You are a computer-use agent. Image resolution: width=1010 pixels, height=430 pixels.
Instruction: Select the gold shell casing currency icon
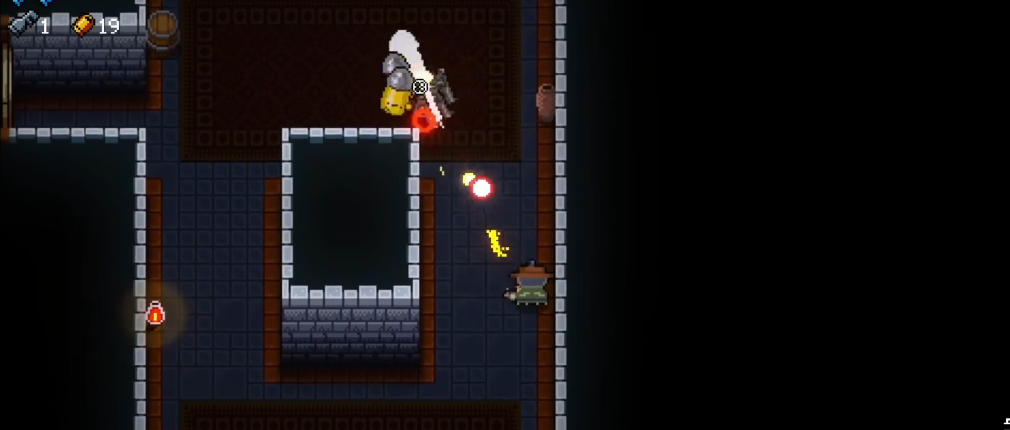[x=83, y=25]
